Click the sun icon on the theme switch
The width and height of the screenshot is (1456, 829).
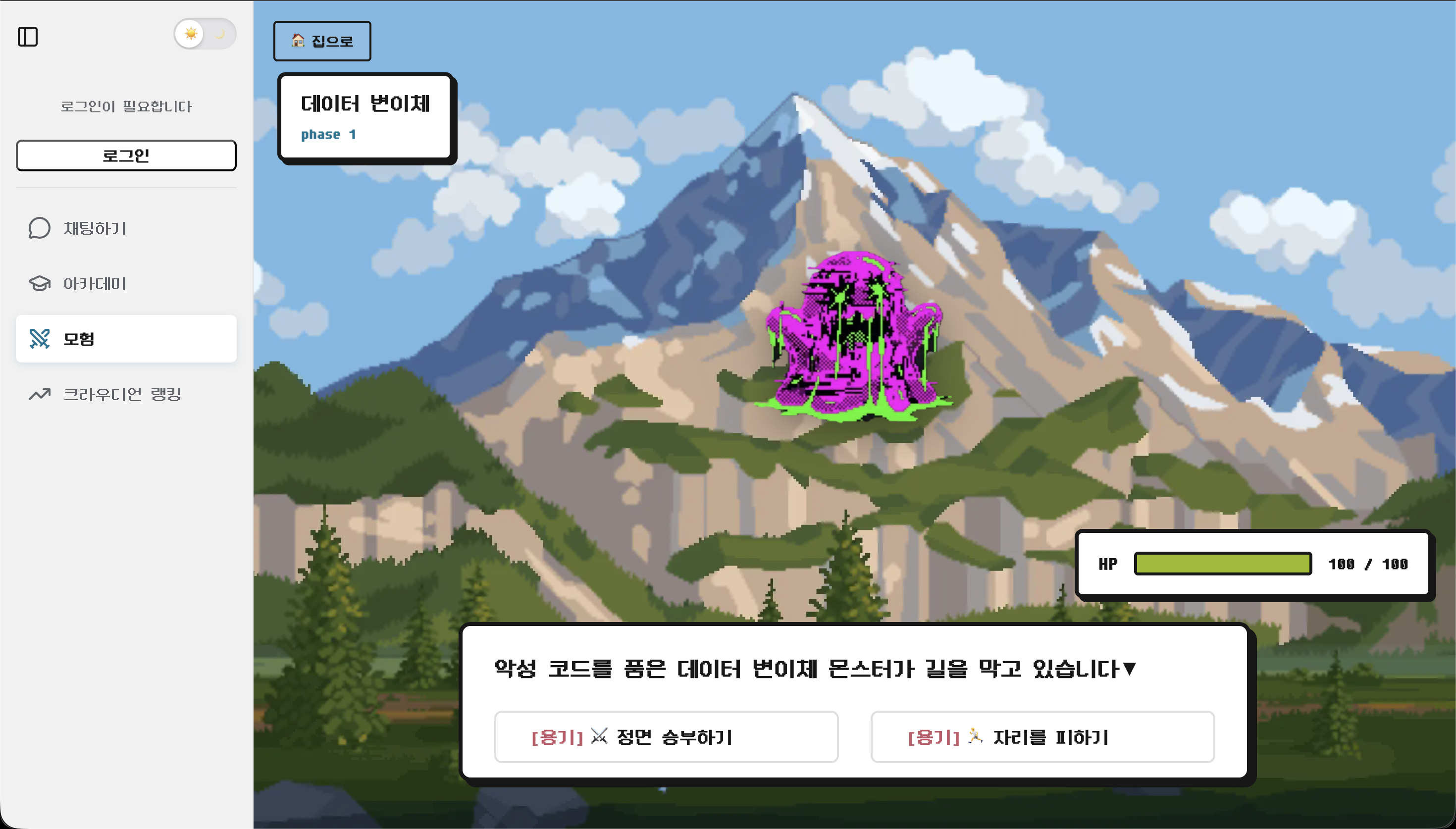pos(192,34)
